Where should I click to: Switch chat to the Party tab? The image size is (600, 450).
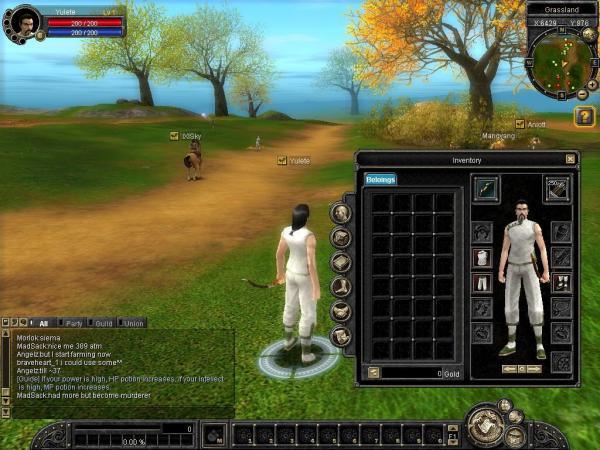[x=74, y=323]
